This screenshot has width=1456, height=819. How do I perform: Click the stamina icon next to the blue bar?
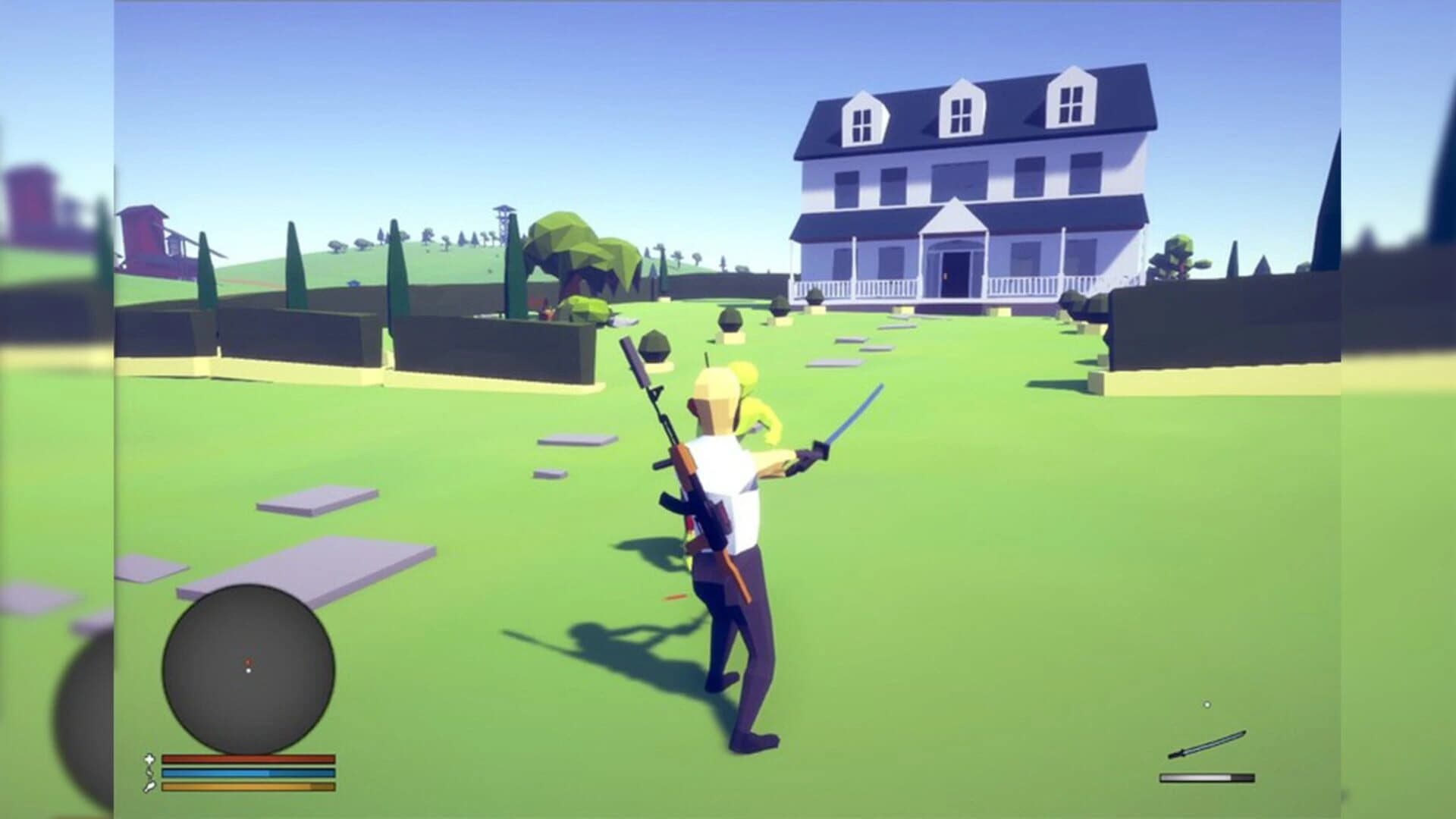[x=150, y=774]
